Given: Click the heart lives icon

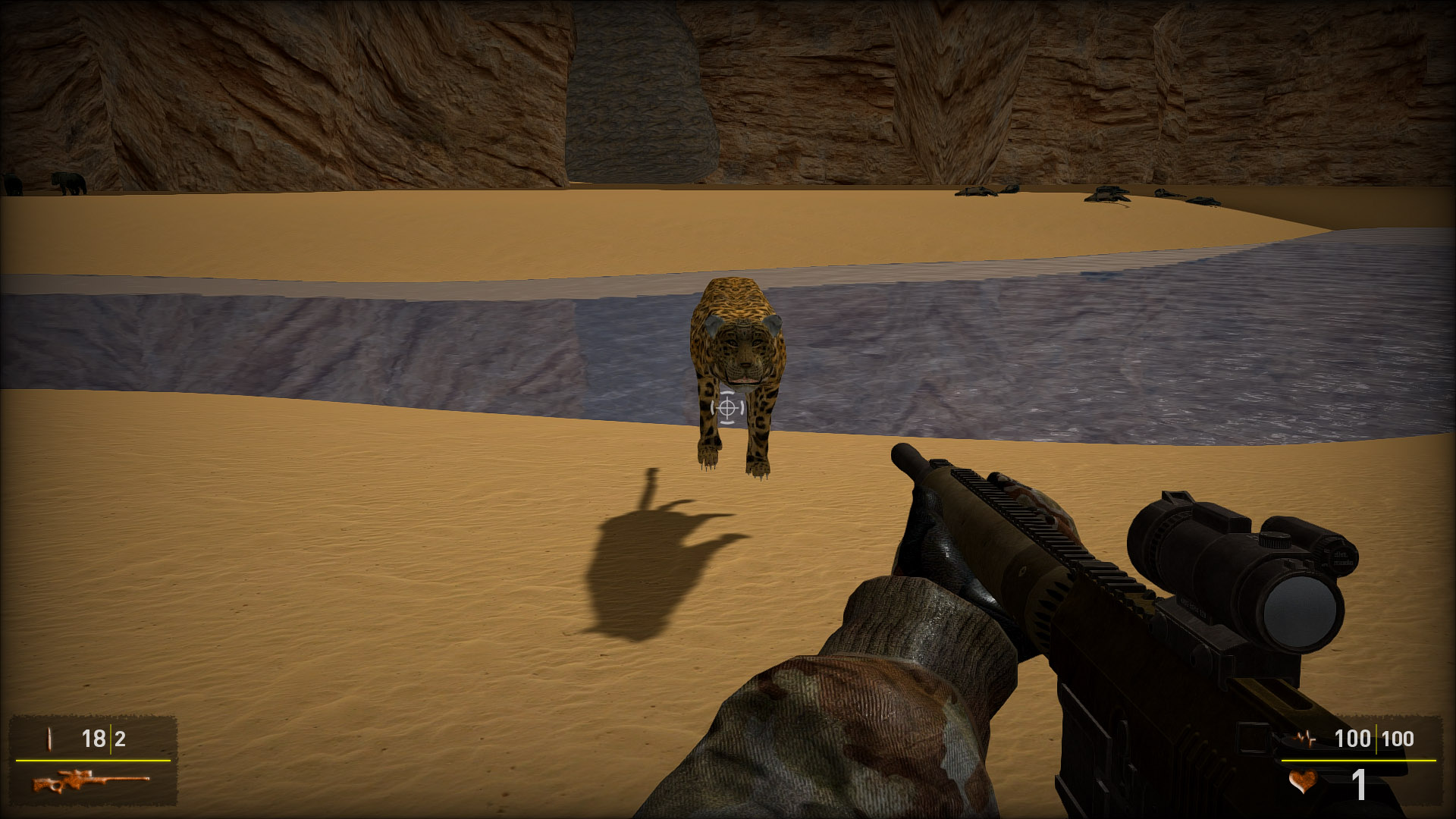Looking at the screenshot, I should [x=1302, y=782].
